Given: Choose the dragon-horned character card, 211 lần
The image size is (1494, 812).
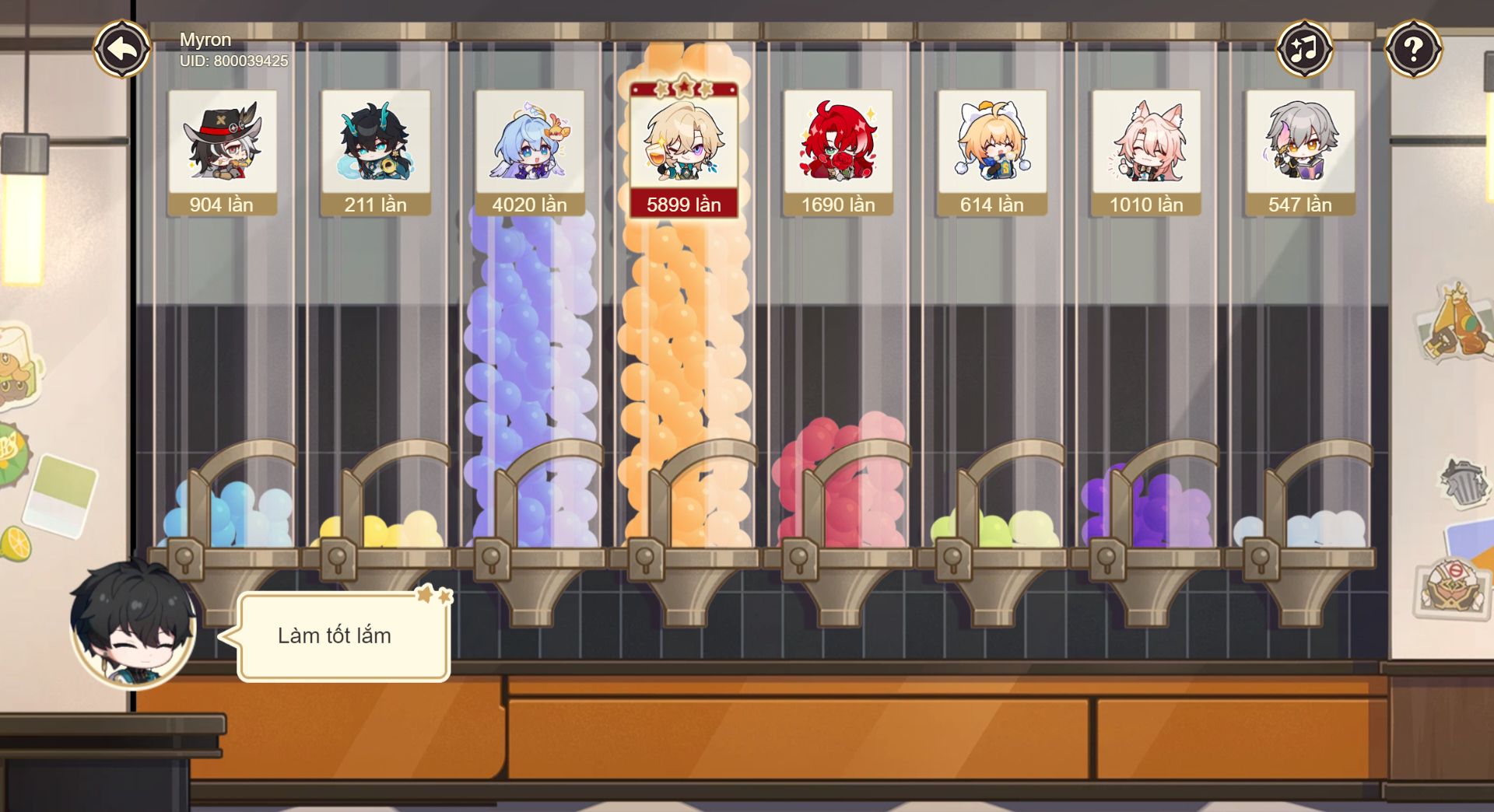Looking at the screenshot, I should [x=375, y=152].
